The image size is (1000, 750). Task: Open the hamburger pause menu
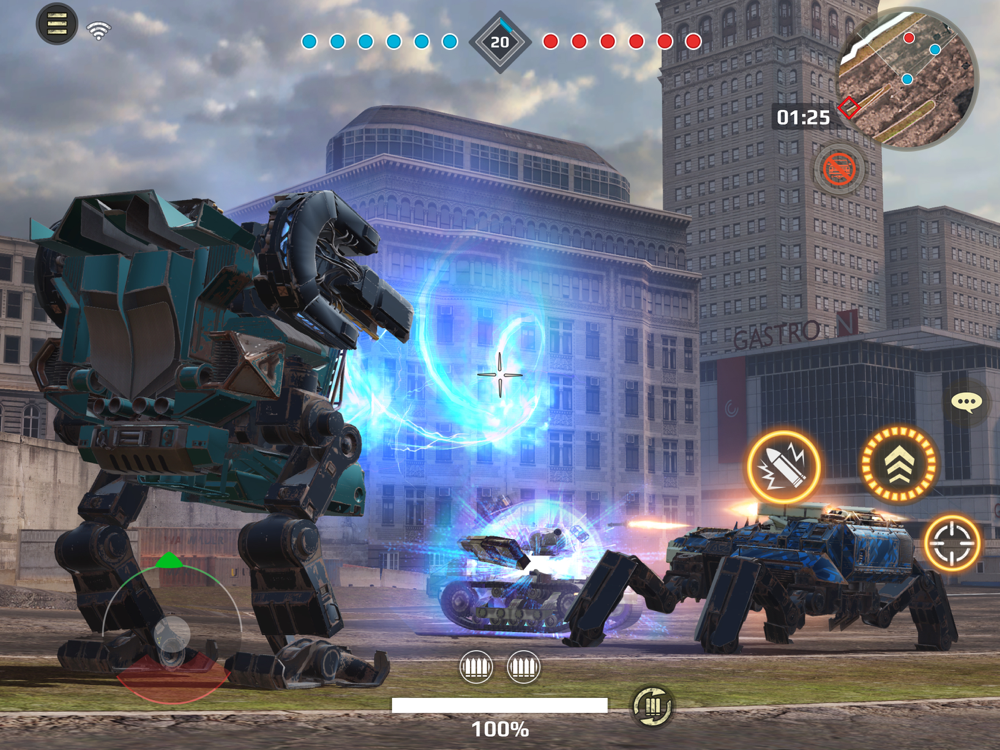[57, 23]
